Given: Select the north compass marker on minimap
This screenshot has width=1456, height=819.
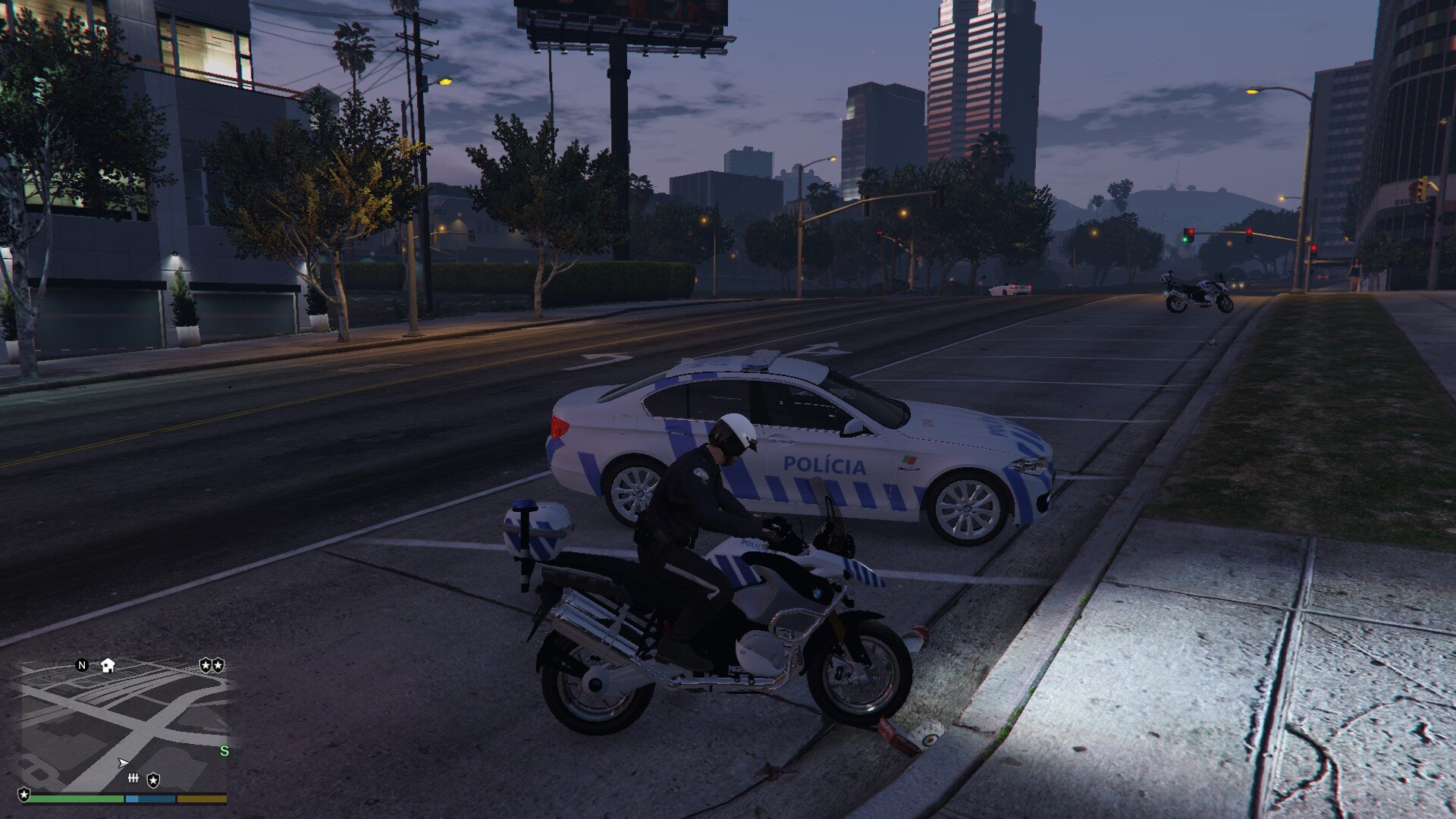Looking at the screenshot, I should 83,665.
